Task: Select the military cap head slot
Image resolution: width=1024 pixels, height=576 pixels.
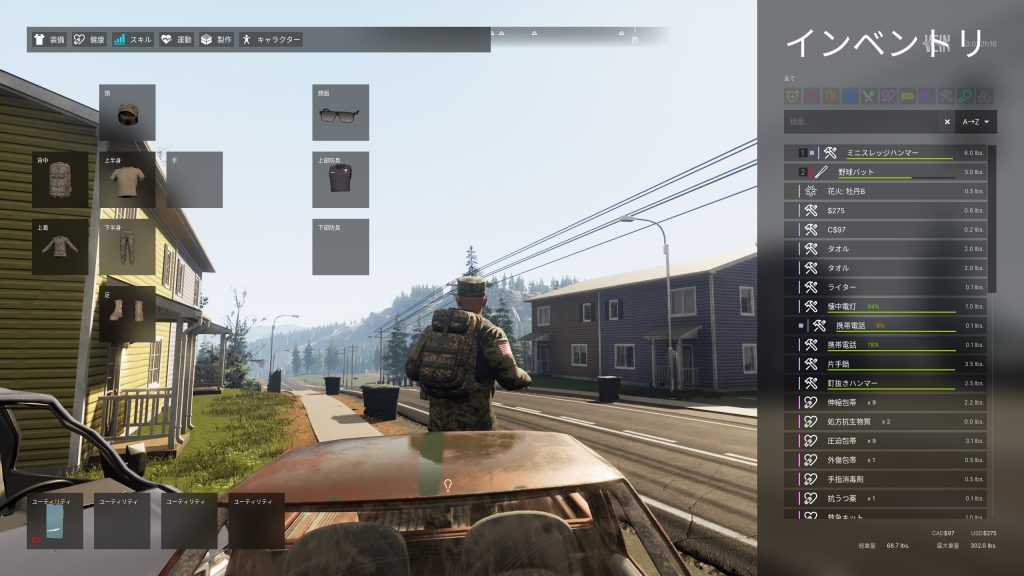Action: [x=127, y=113]
